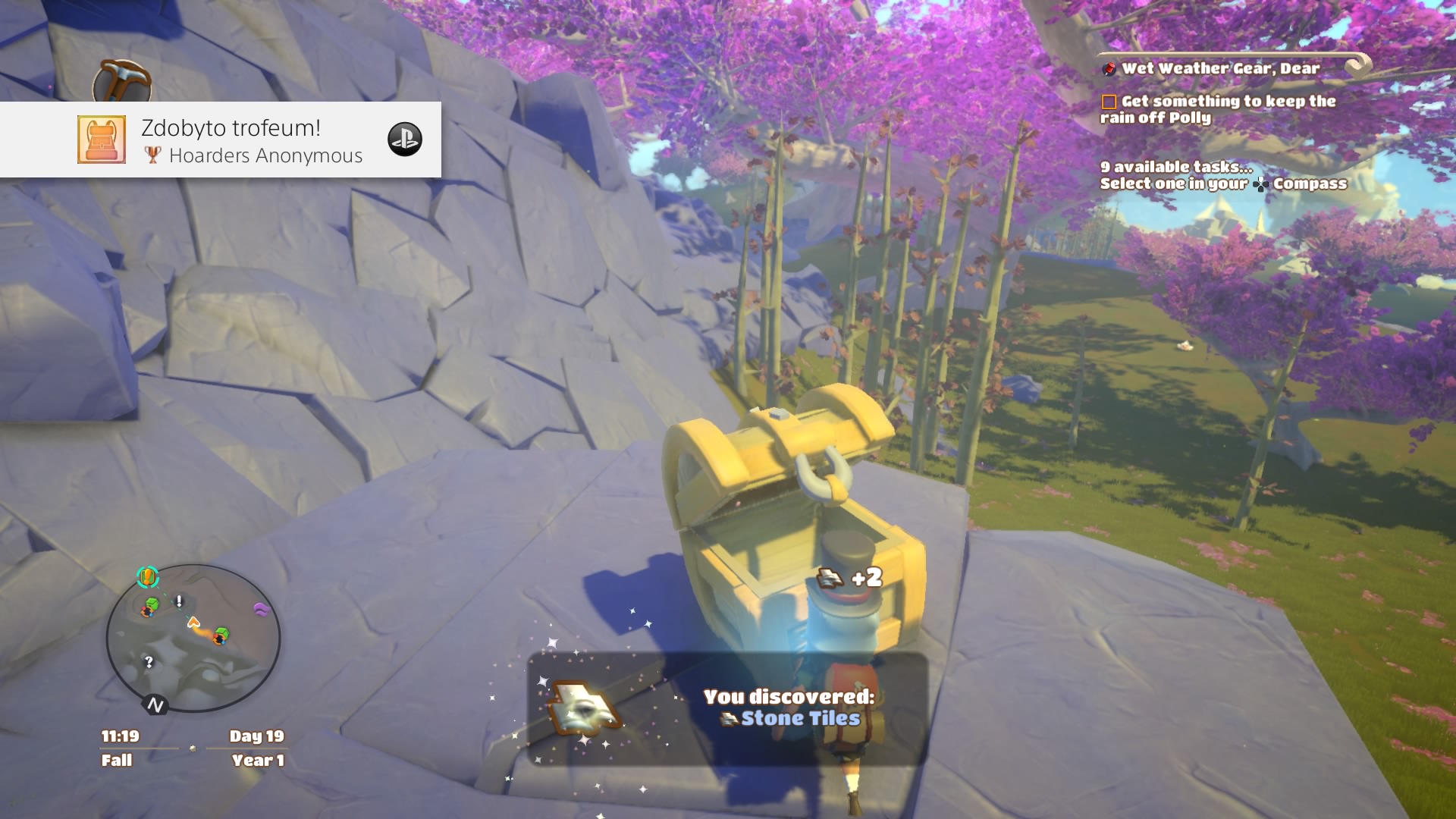Select the question mark marker on minimap
The width and height of the screenshot is (1456, 819).
(149, 662)
